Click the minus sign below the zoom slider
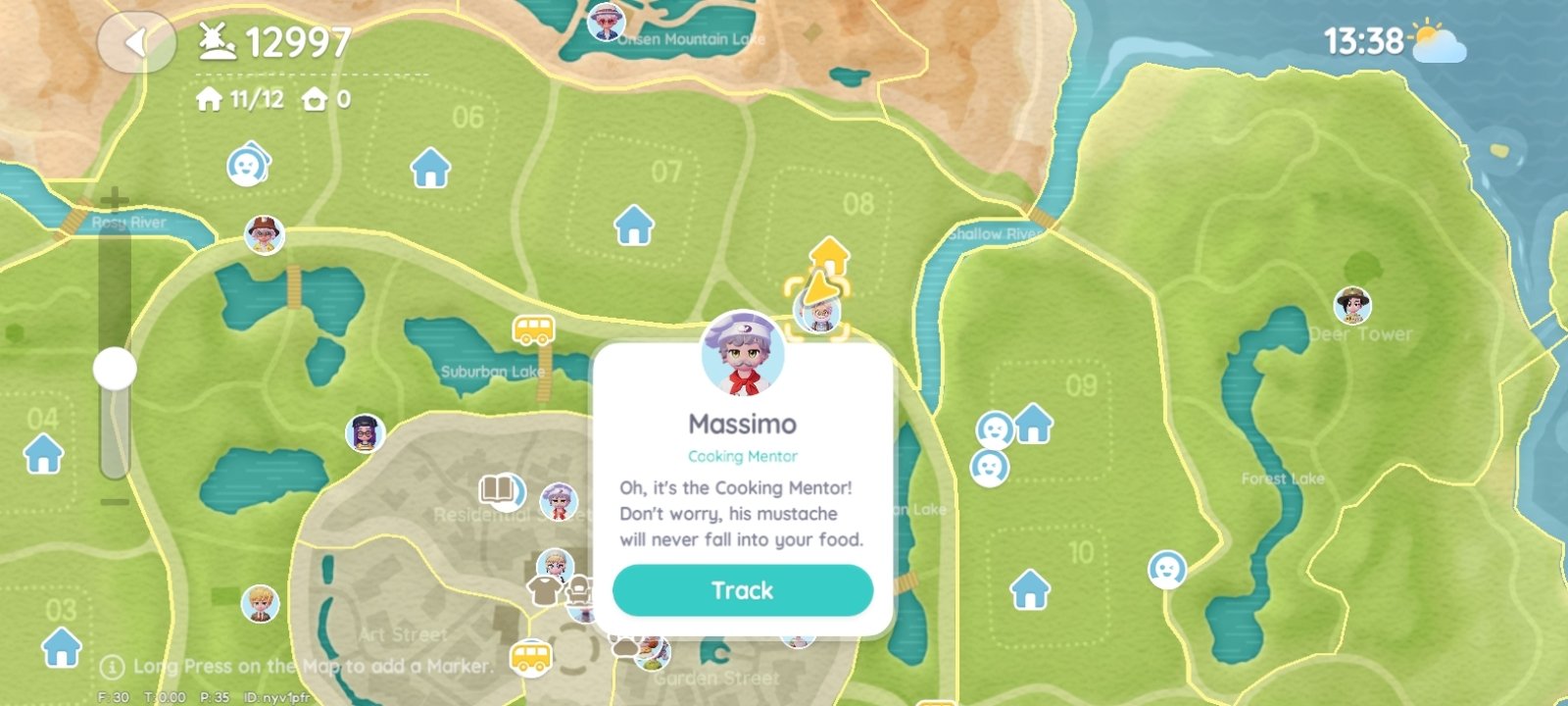1568x706 pixels. pos(115,502)
